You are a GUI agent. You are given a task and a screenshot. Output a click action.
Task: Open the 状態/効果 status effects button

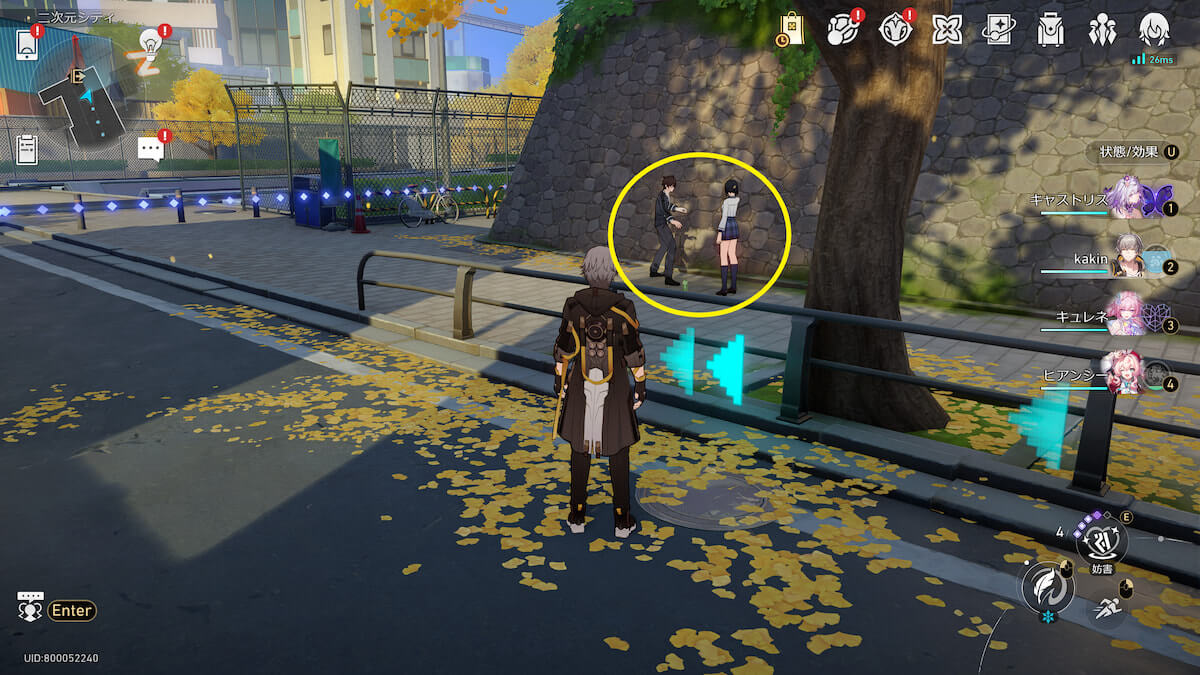(x=1137, y=152)
